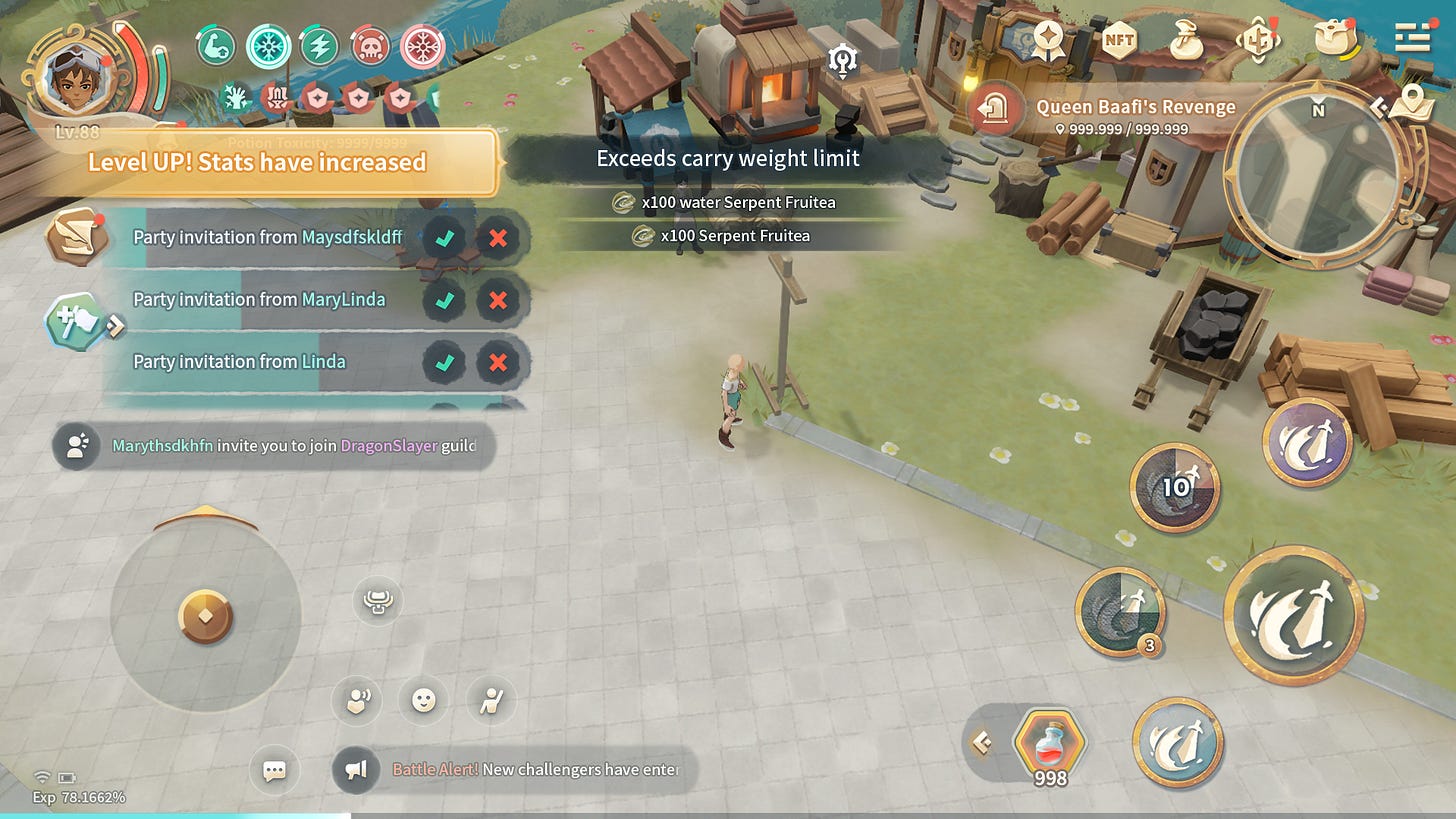The height and width of the screenshot is (819, 1456).
Task: Trigger the large main sword attack
Action: (x=1293, y=615)
